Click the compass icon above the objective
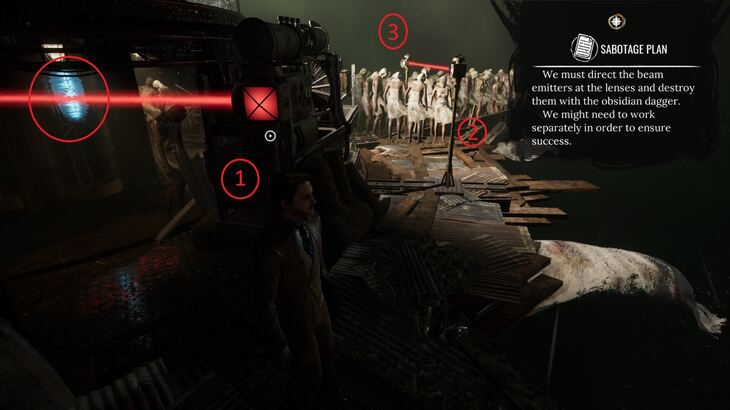Image resolution: width=730 pixels, height=410 pixels. point(617,21)
